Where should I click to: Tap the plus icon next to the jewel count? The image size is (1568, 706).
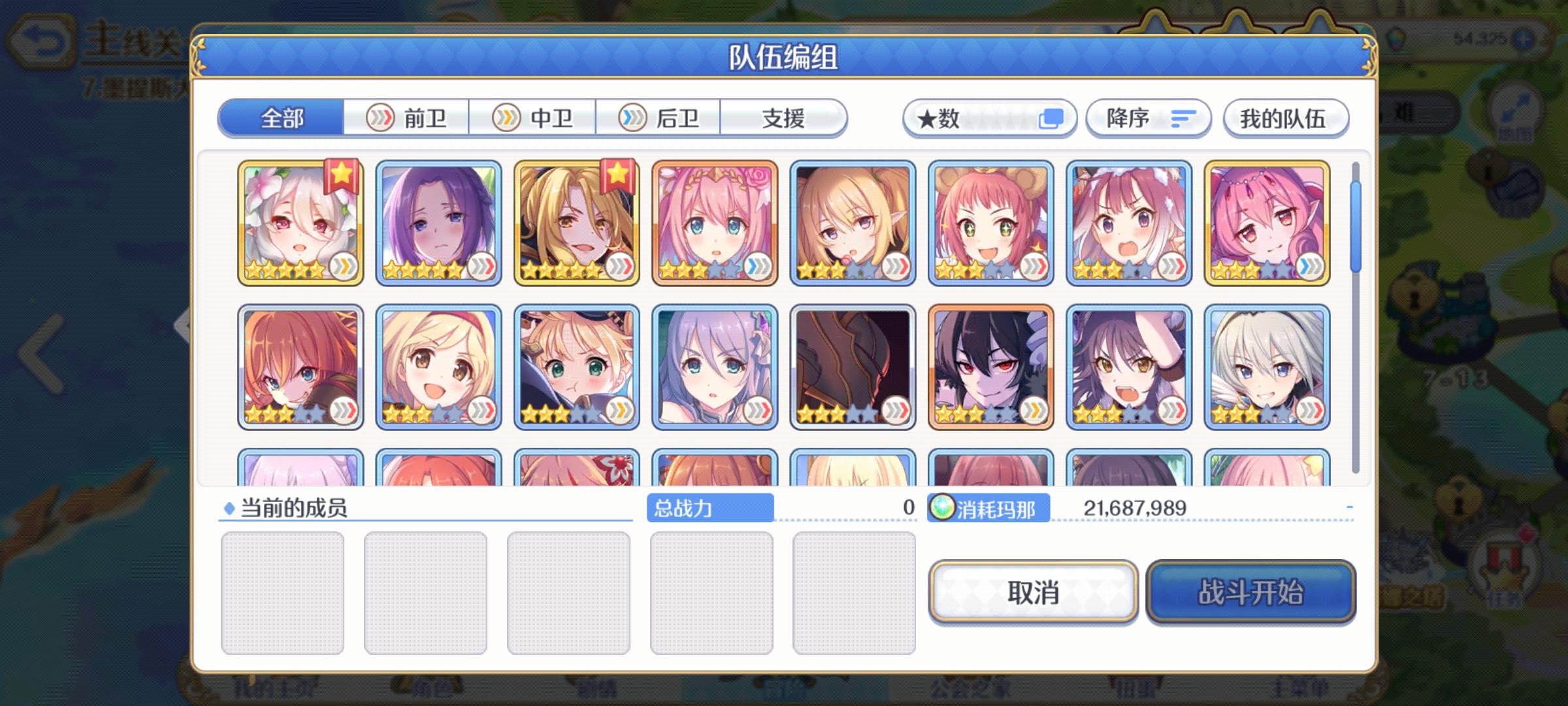1522,38
